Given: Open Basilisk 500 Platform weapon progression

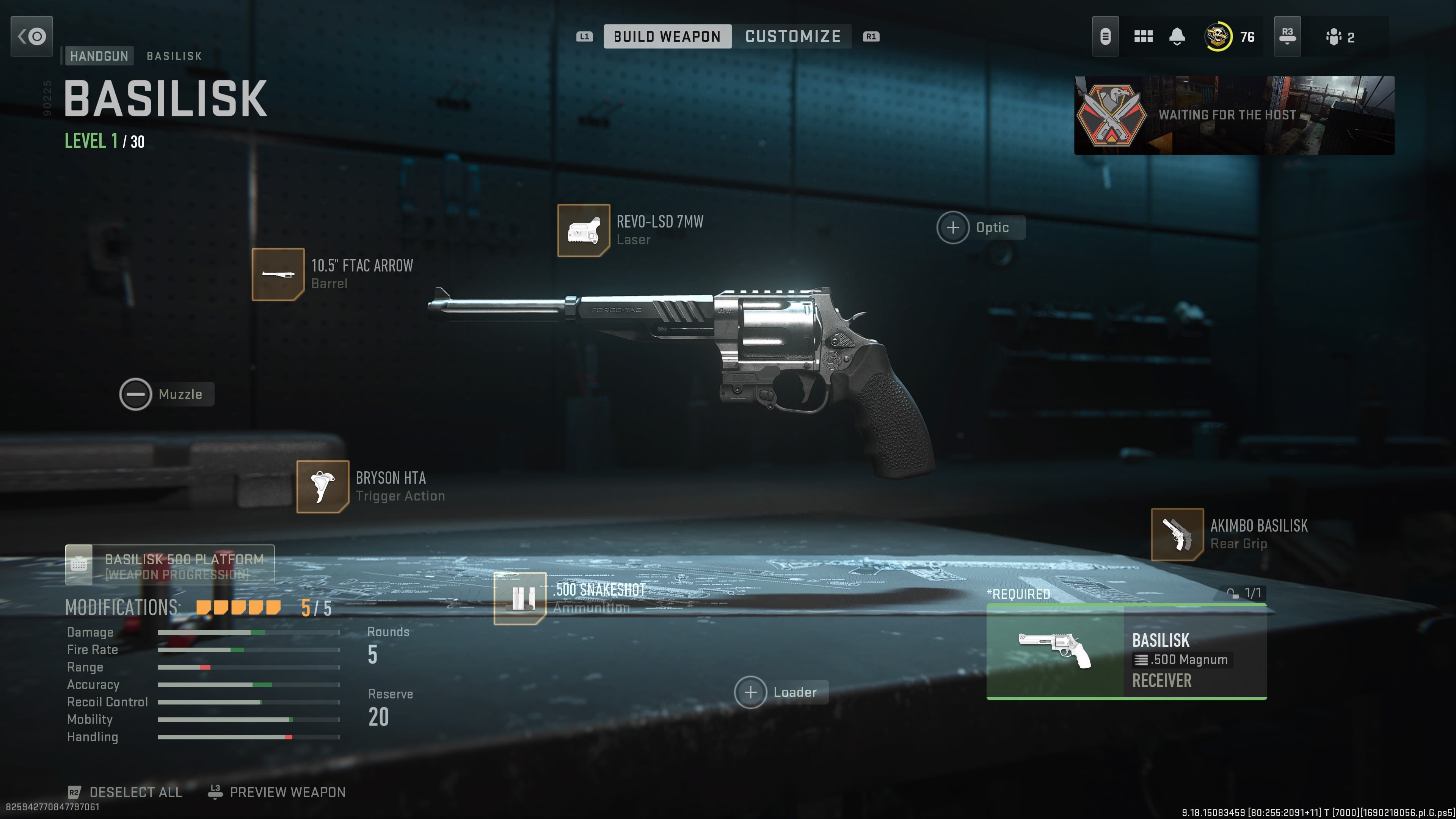Looking at the screenshot, I should click(x=169, y=565).
